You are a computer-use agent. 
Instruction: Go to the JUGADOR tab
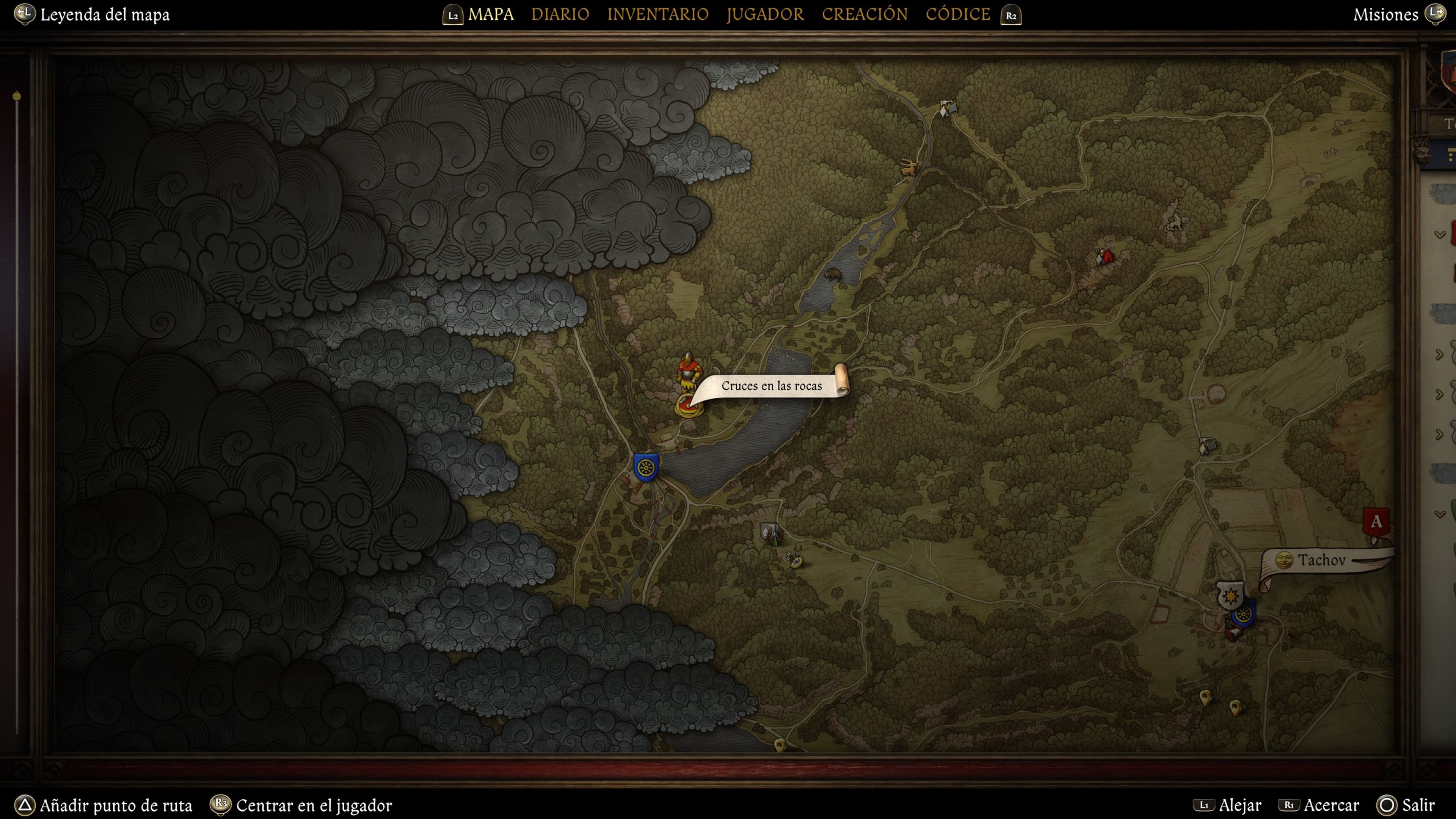click(x=765, y=14)
